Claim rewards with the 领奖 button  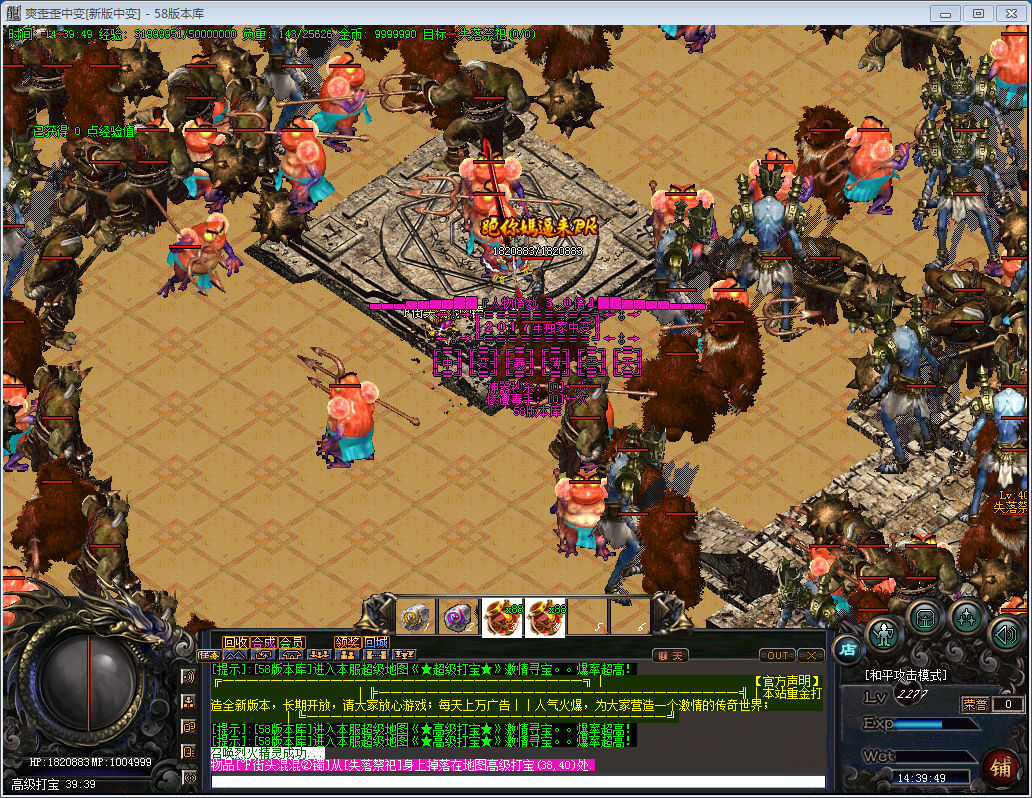[x=348, y=642]
